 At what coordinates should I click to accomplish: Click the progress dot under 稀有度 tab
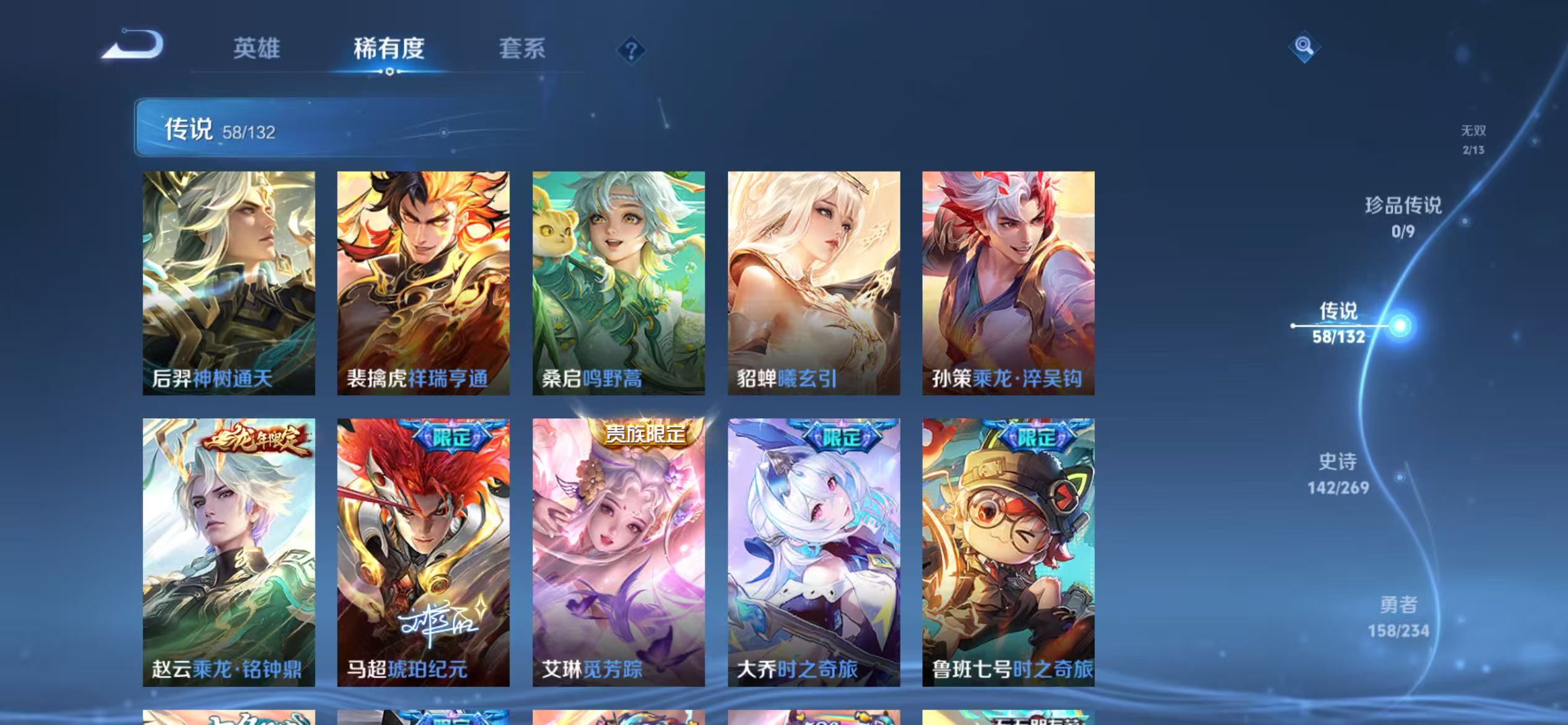point(390,71)
